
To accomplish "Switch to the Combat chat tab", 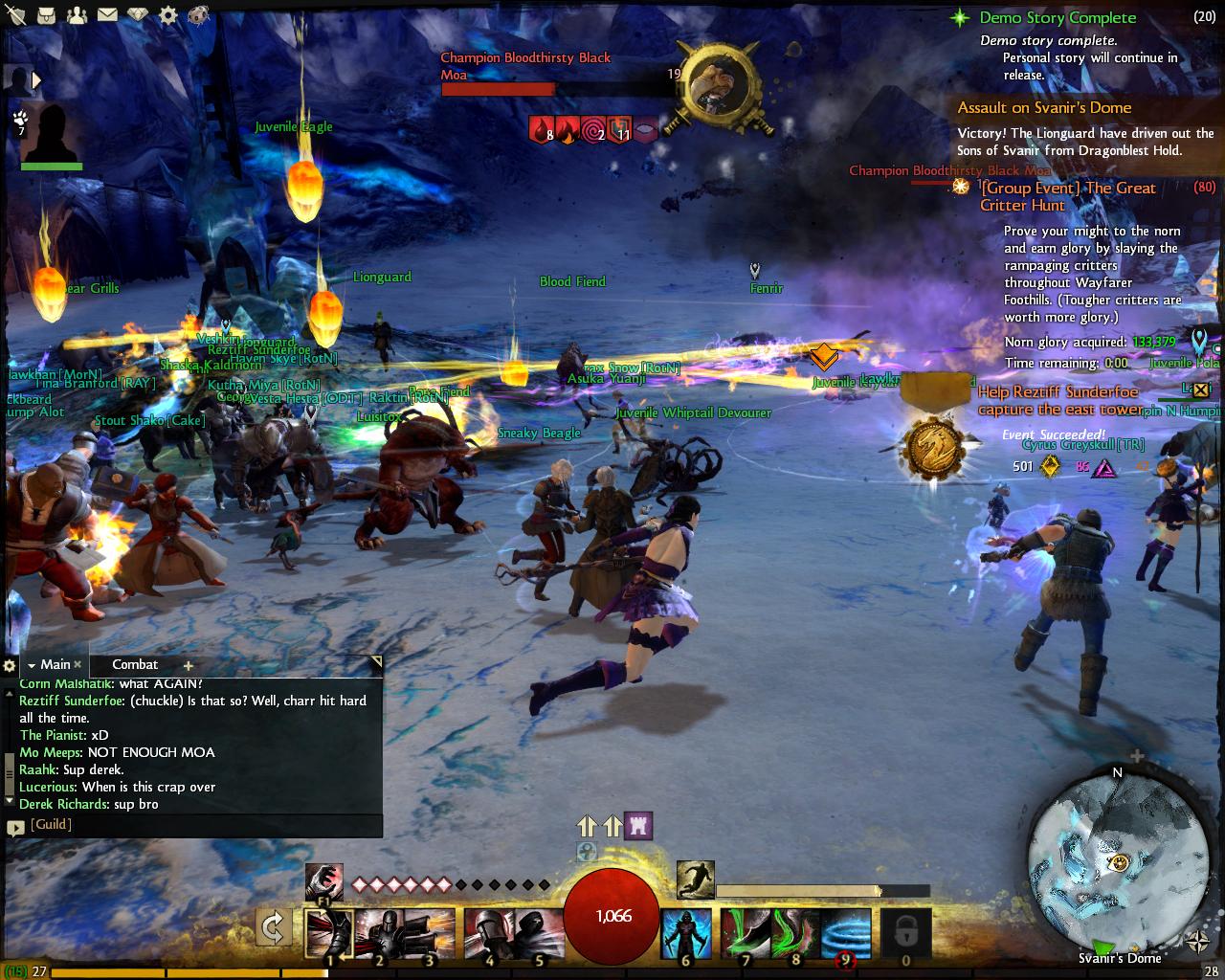I will tap(135, 664).
